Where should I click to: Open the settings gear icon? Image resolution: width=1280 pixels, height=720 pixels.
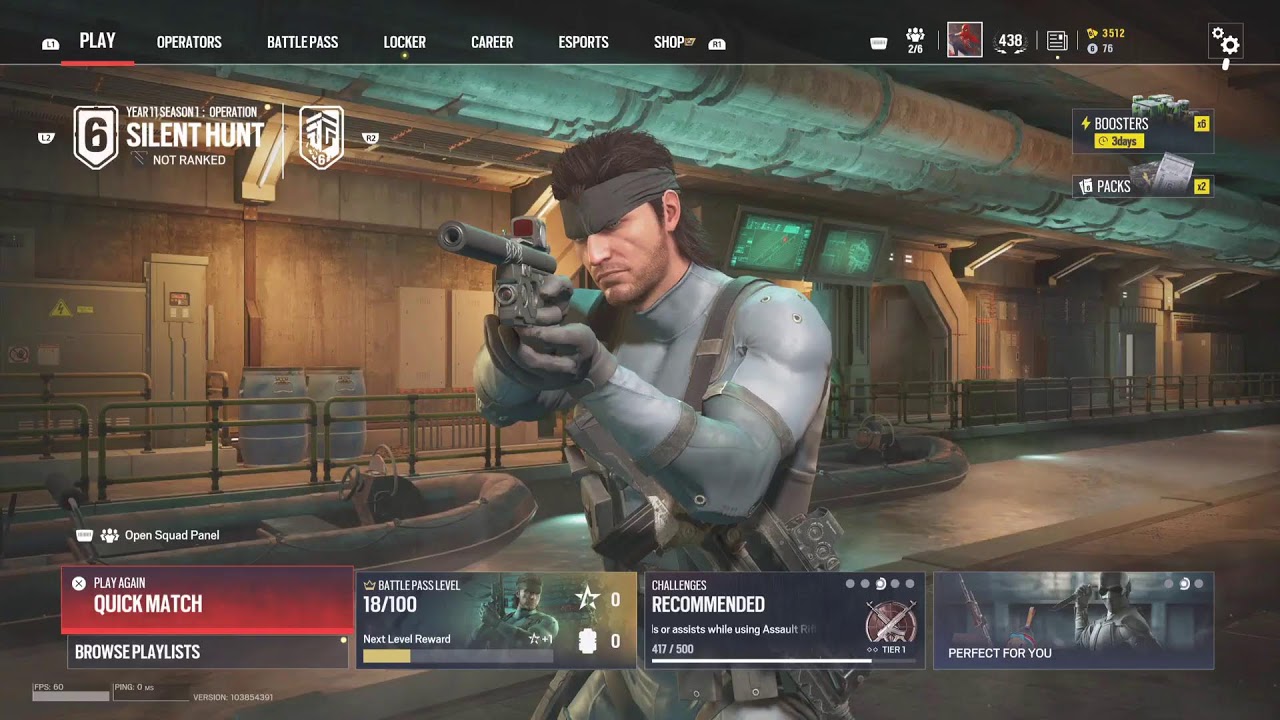click(1225, 41)
